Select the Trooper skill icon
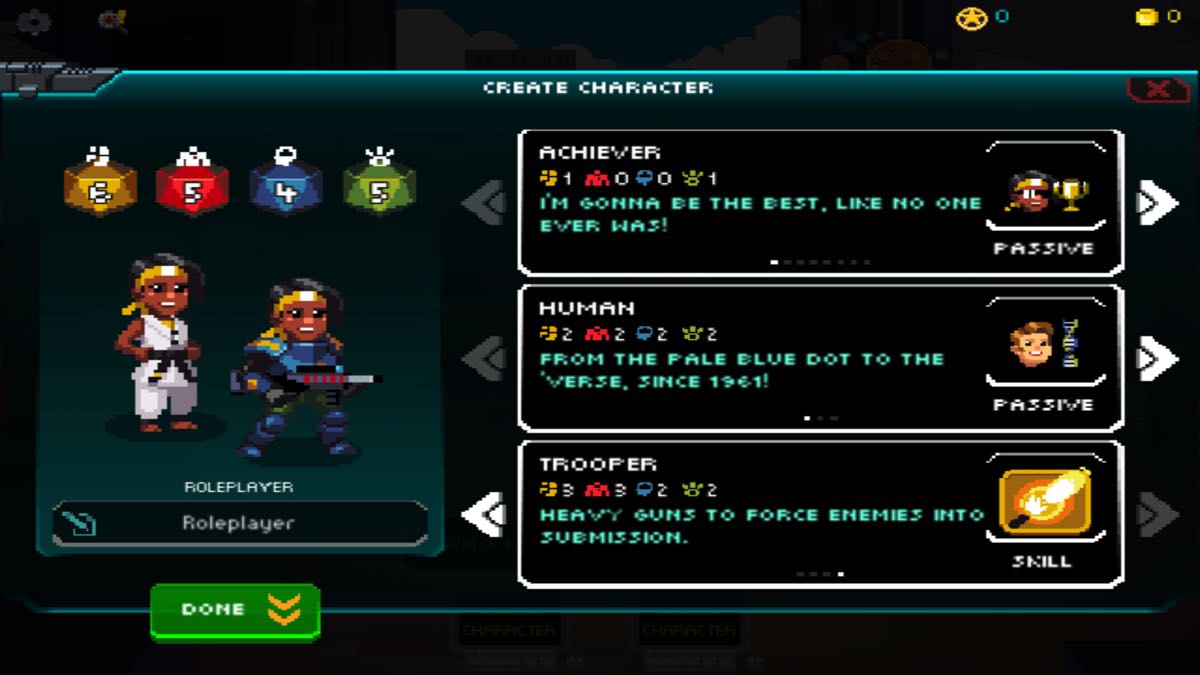This screenshot has height=675, width=1200. point(1046,501)
